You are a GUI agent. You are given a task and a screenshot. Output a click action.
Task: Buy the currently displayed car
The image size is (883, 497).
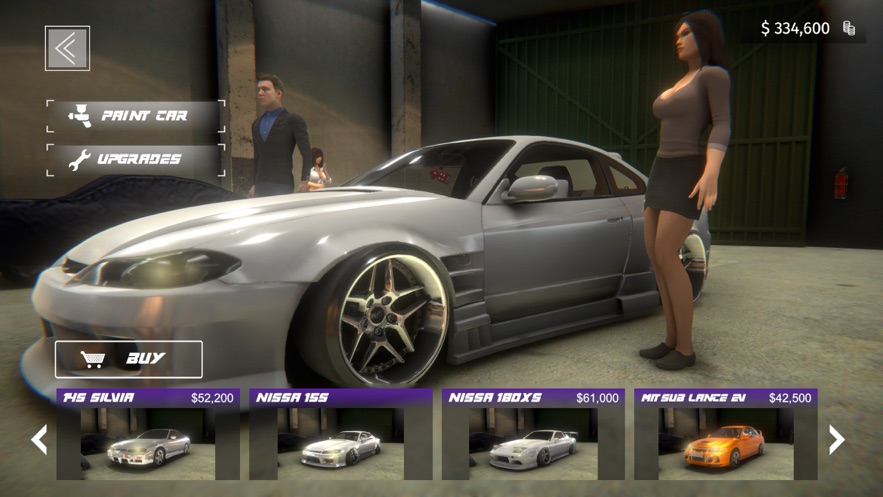click(x=129, y=359)
